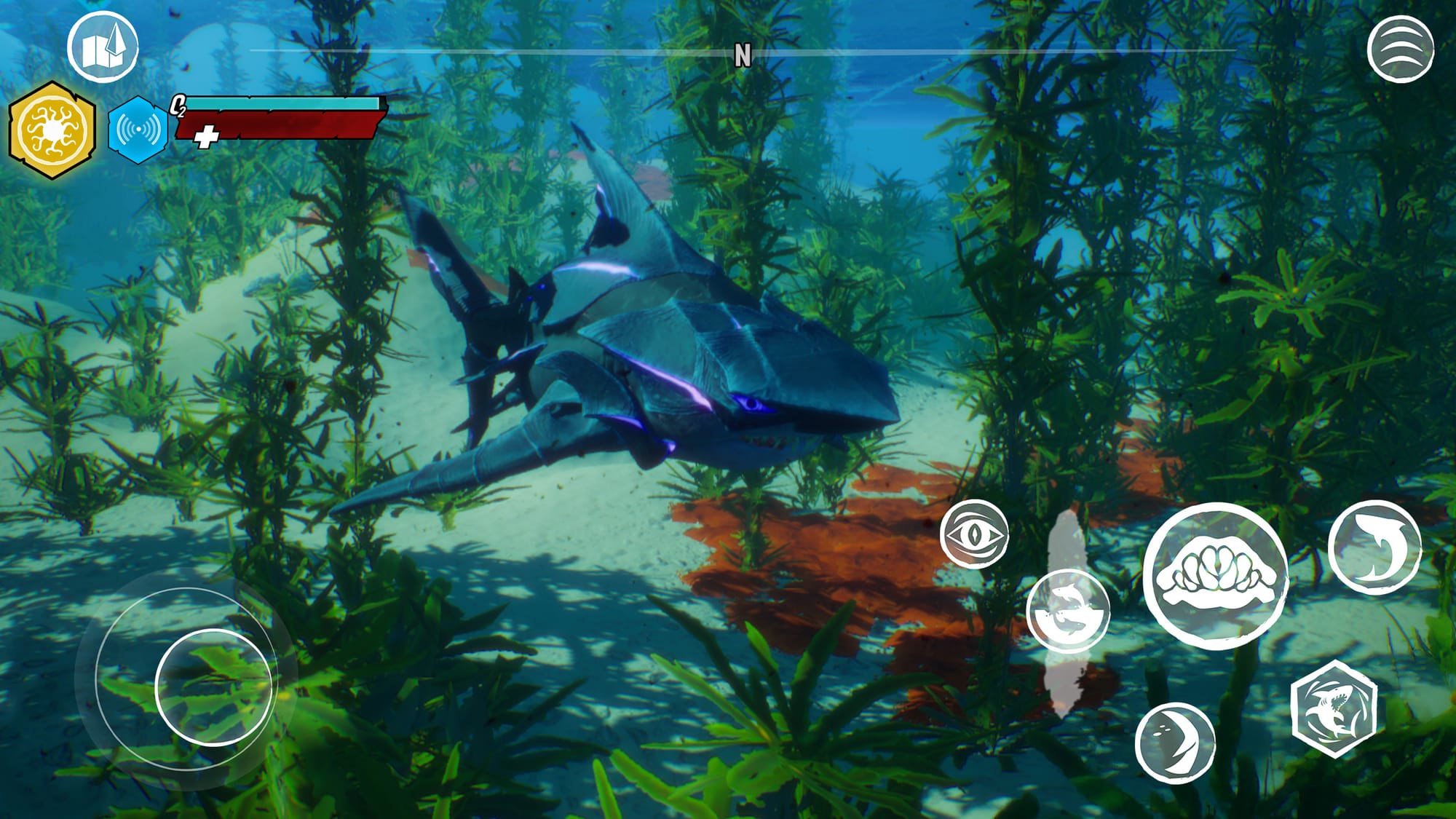Tap the twin fish swap button

(1068, 611)
